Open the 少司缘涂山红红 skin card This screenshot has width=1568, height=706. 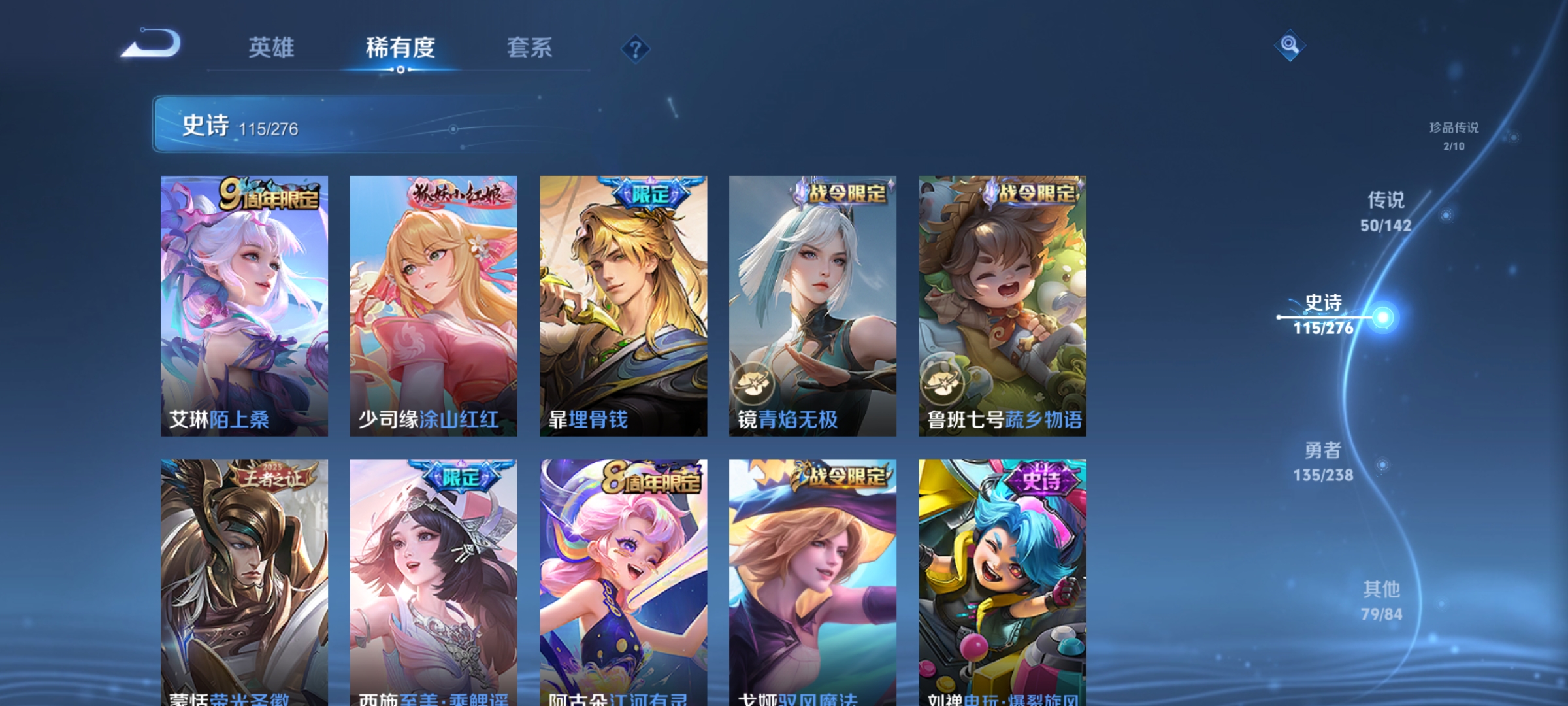tap(434, 301)
